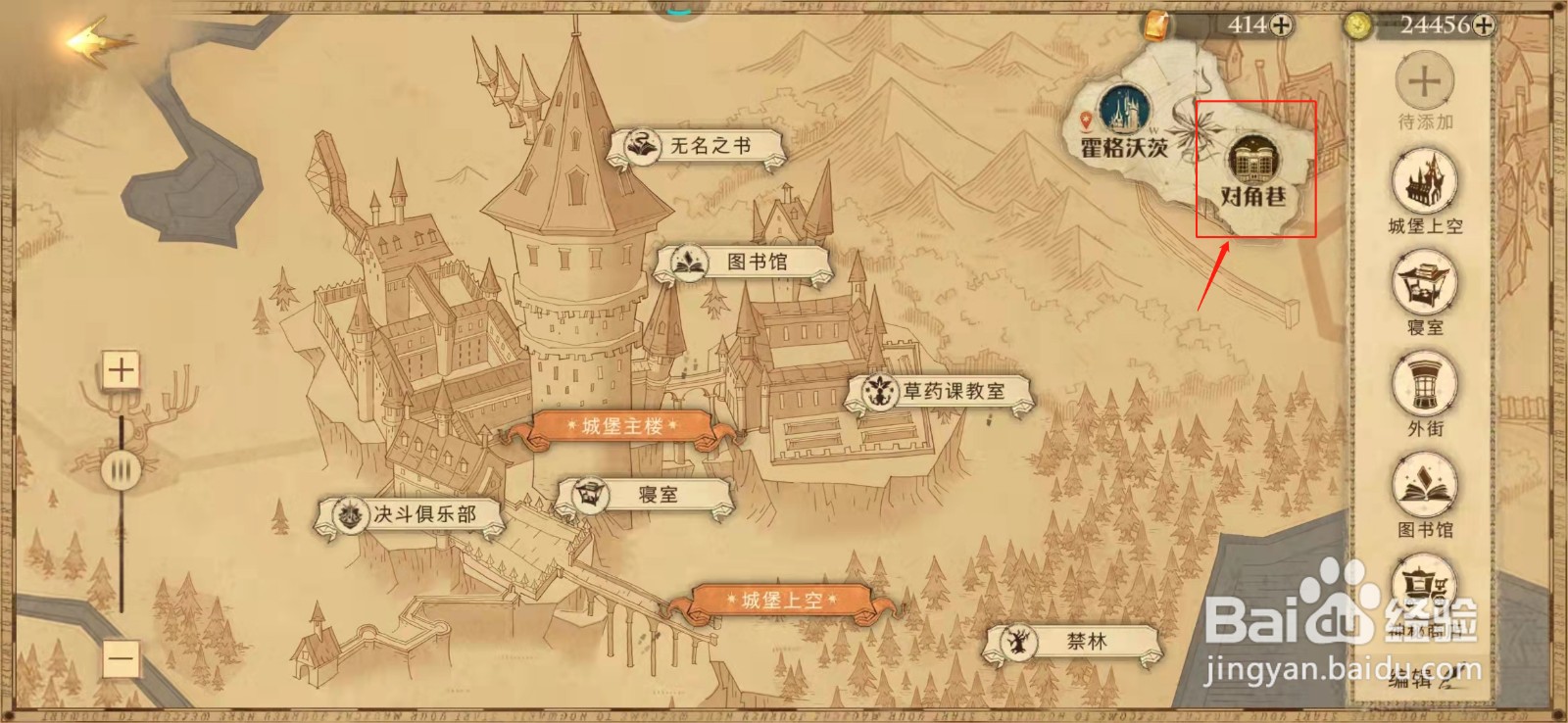Open the 对角巷 icon on mini-map
The image size is (1568, 723).
(x=1251, y=158)
